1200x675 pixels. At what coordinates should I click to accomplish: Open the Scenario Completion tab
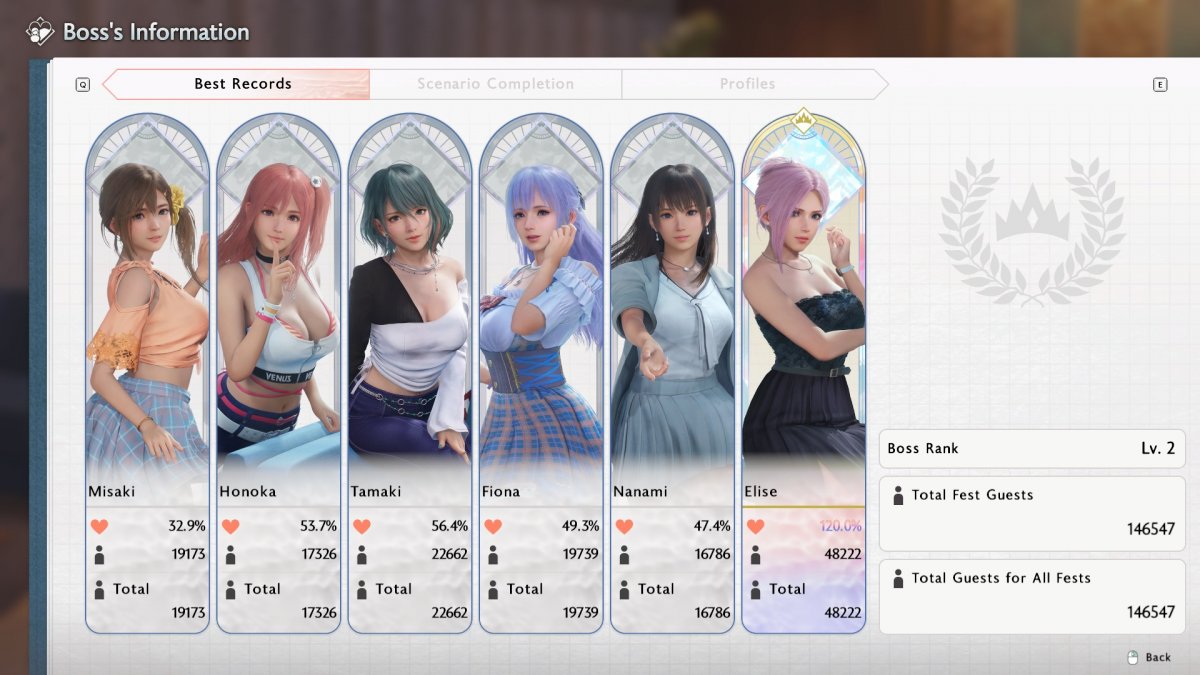(x=495, y=84)
